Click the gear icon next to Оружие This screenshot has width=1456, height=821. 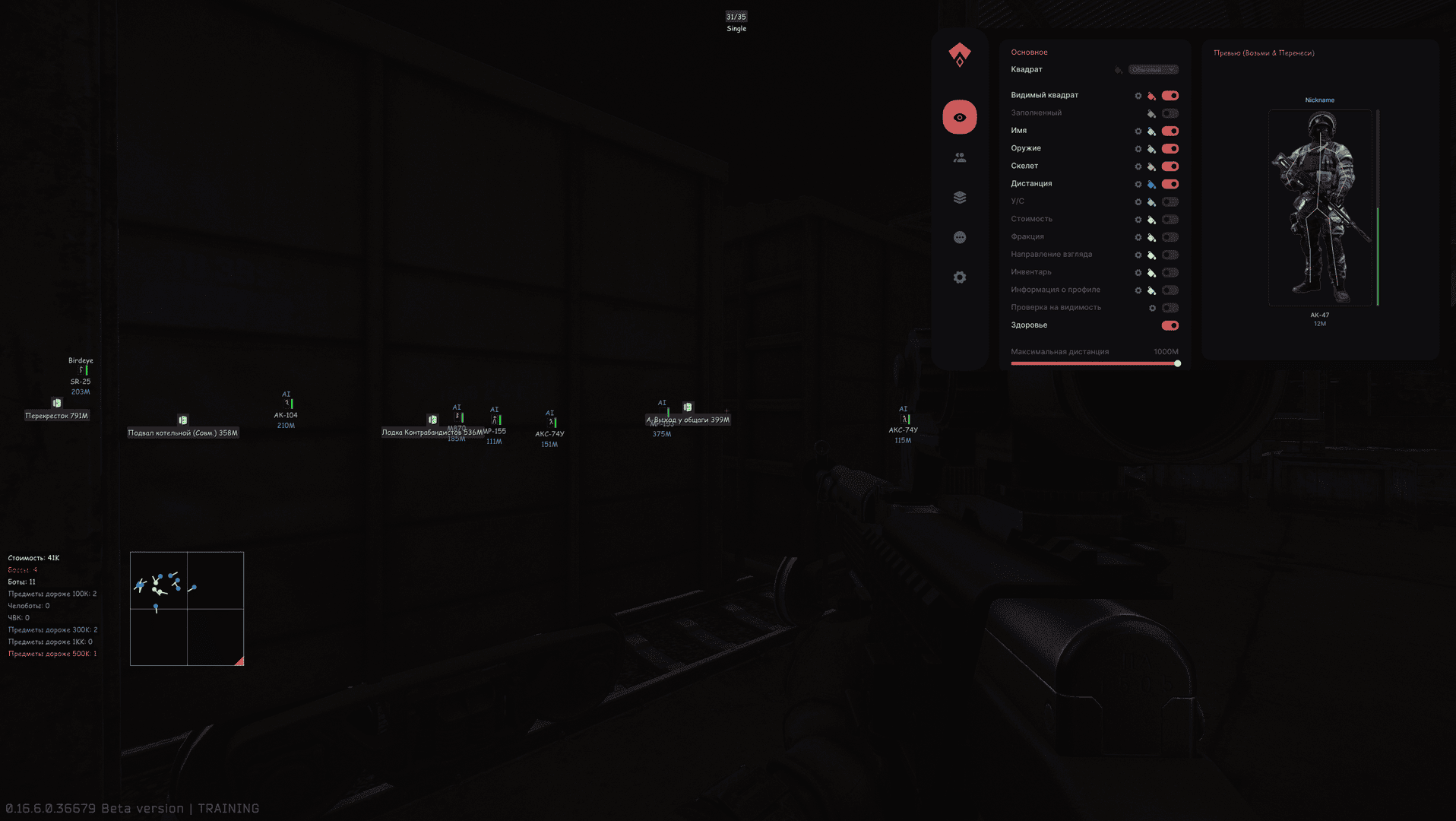point(1138,148)
